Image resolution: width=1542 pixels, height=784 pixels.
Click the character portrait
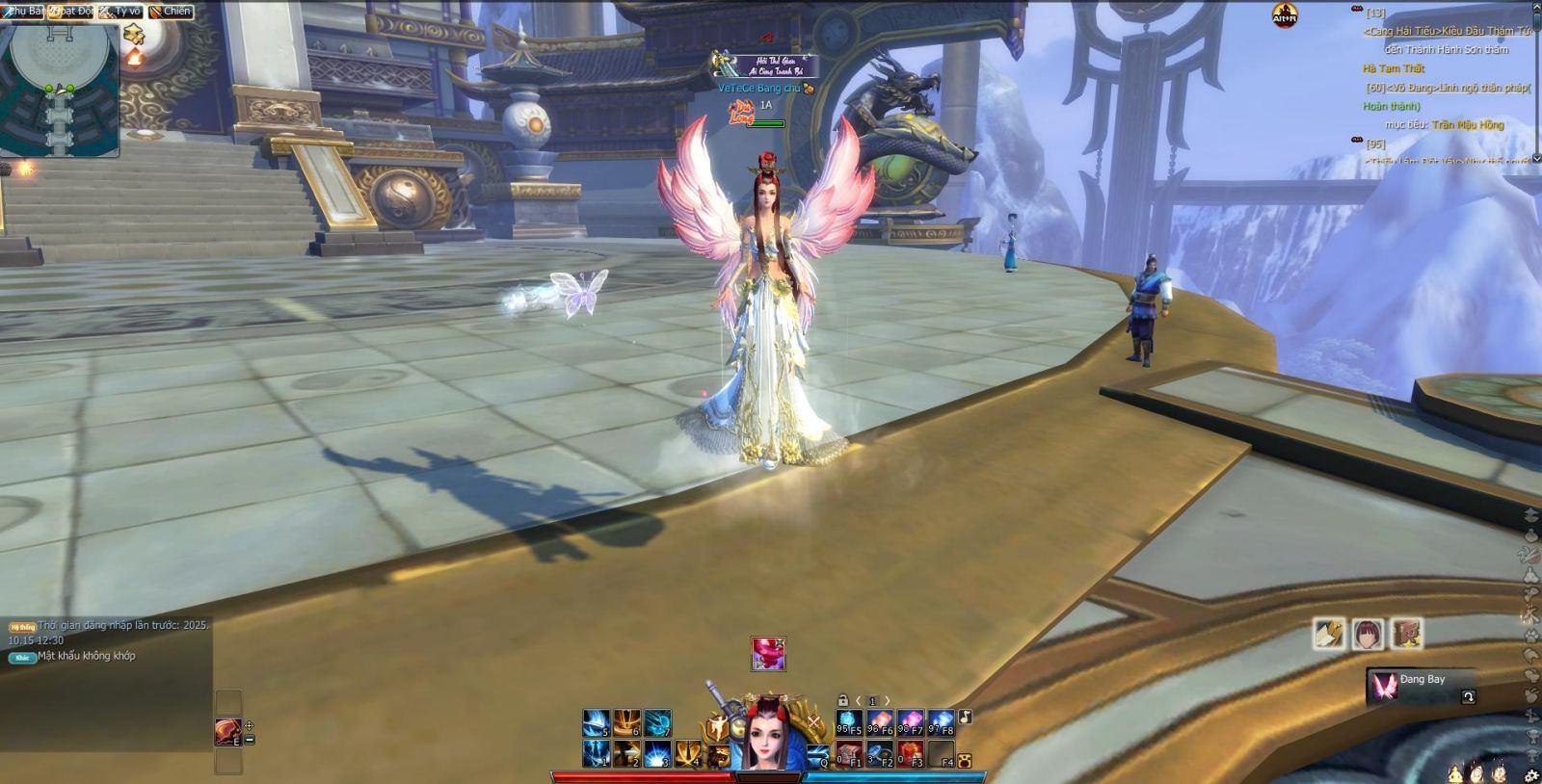coord(769,738)
